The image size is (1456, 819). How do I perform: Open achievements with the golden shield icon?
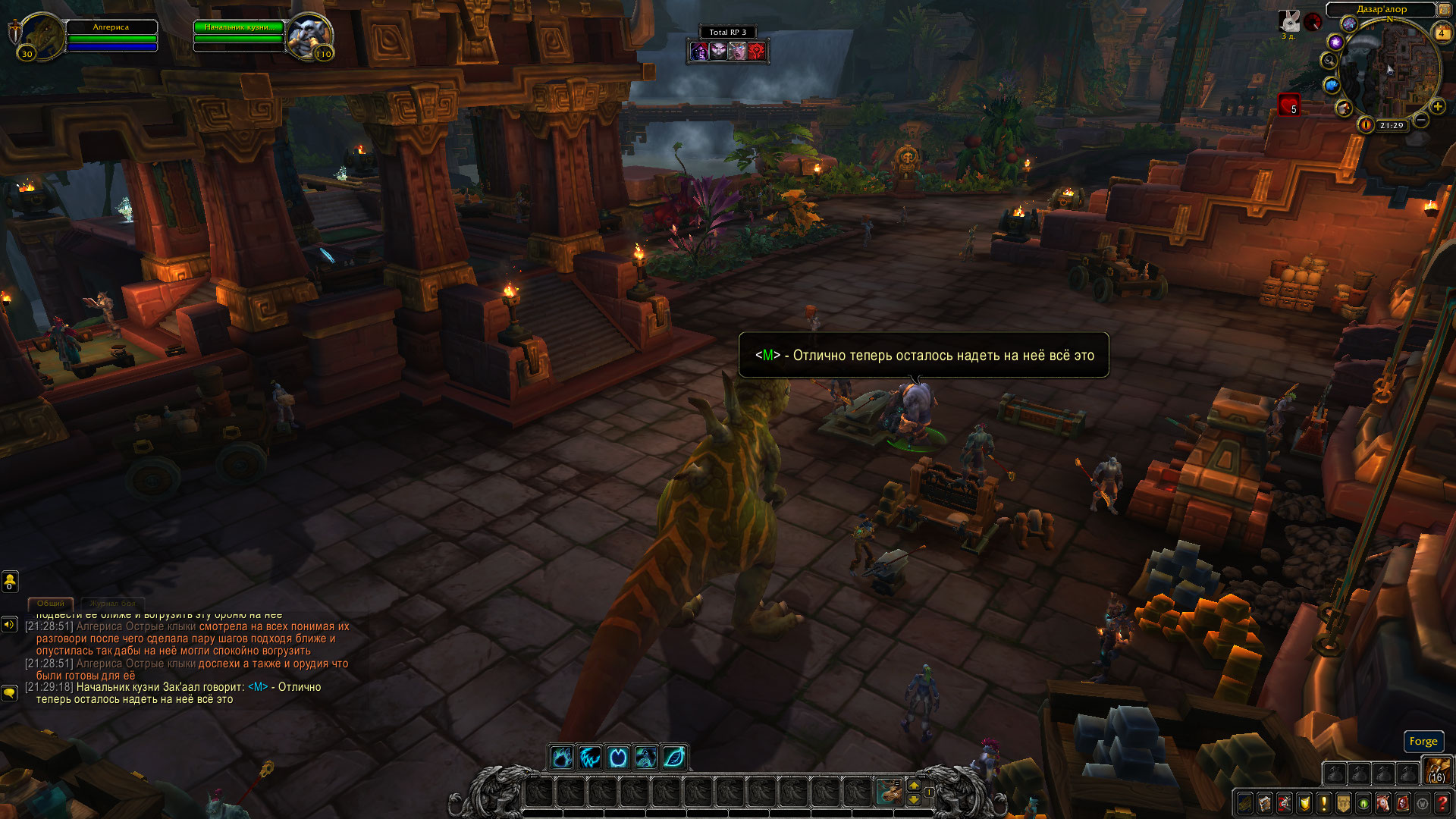click(1304, 803)
